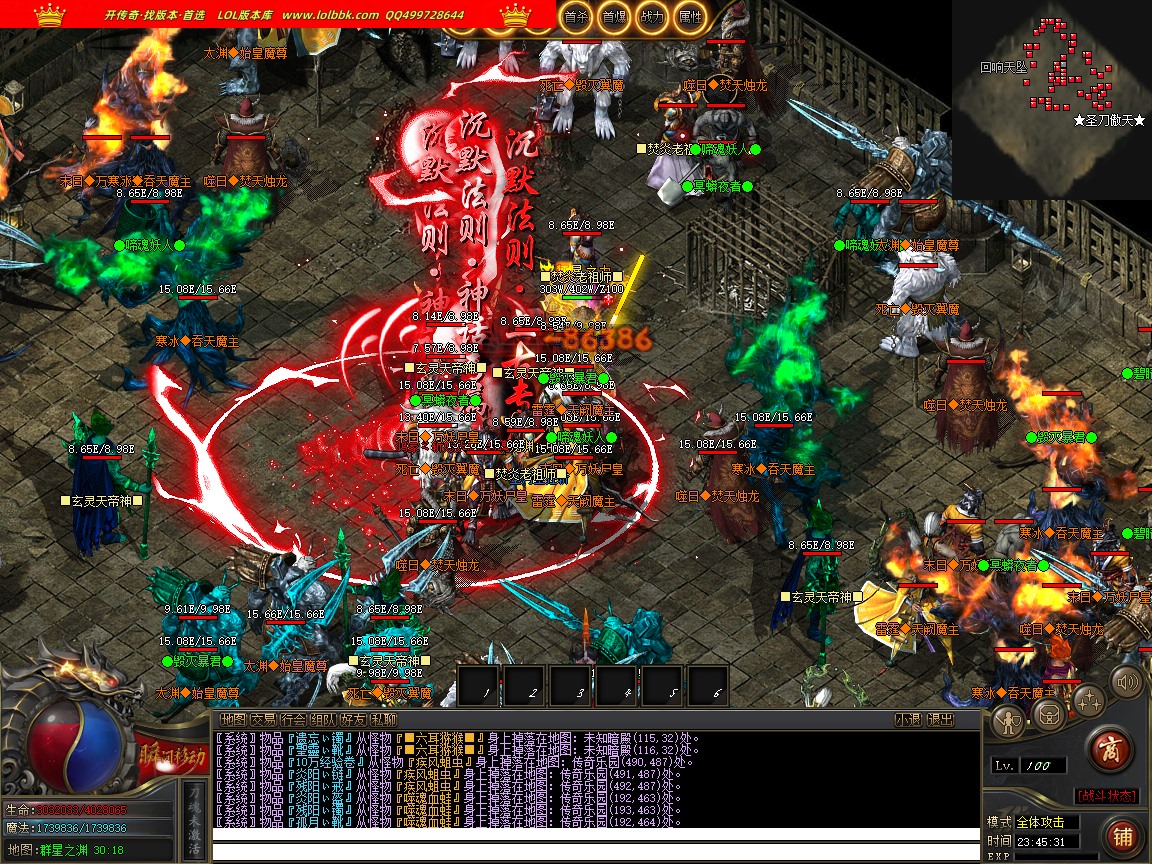The width and height of the screenshot is (1152, 864).
Task: Select the 组队 (team) chat tab
Action: (x=322, y=719)
